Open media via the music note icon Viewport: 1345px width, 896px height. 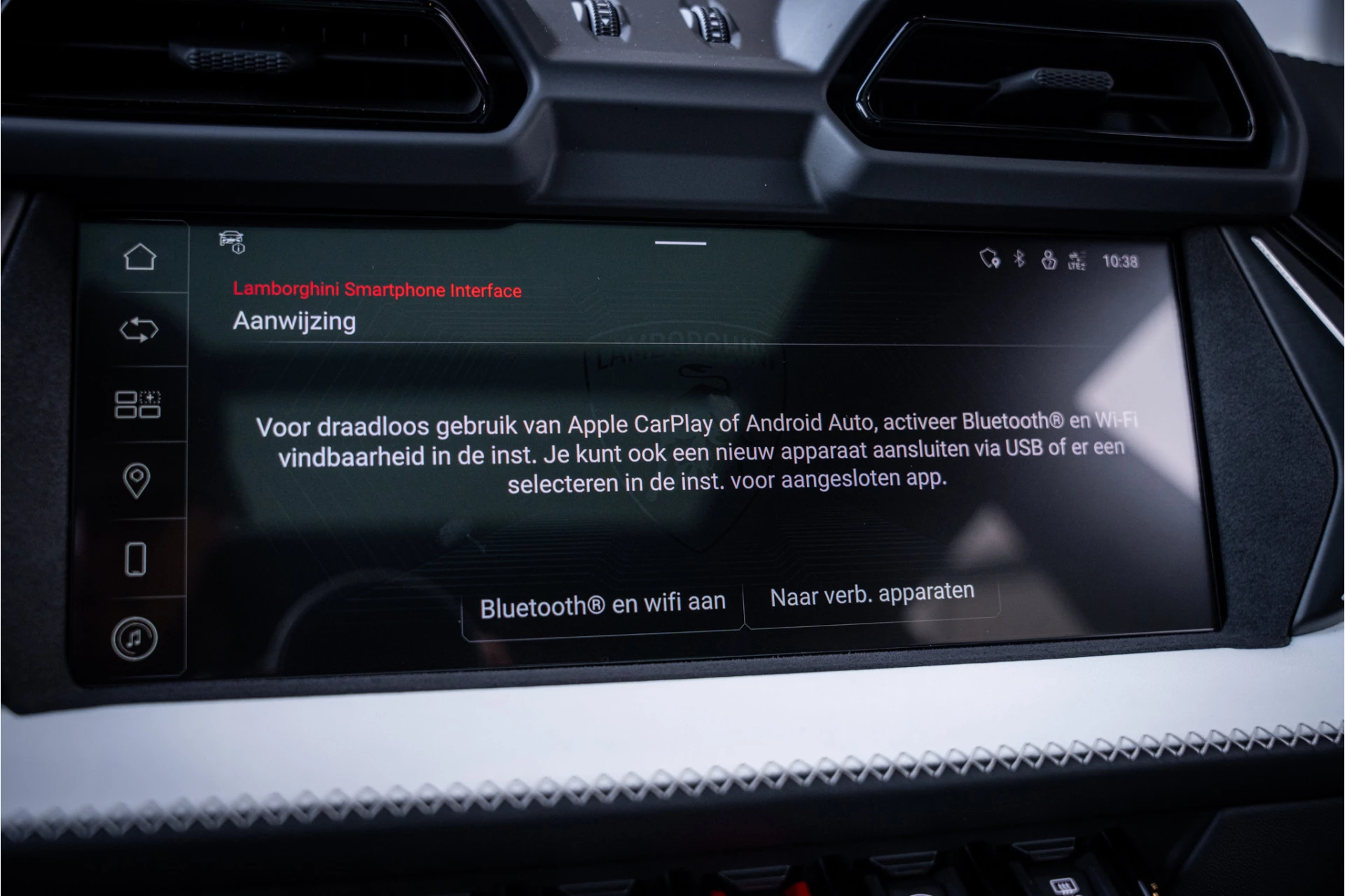point(135,638)
